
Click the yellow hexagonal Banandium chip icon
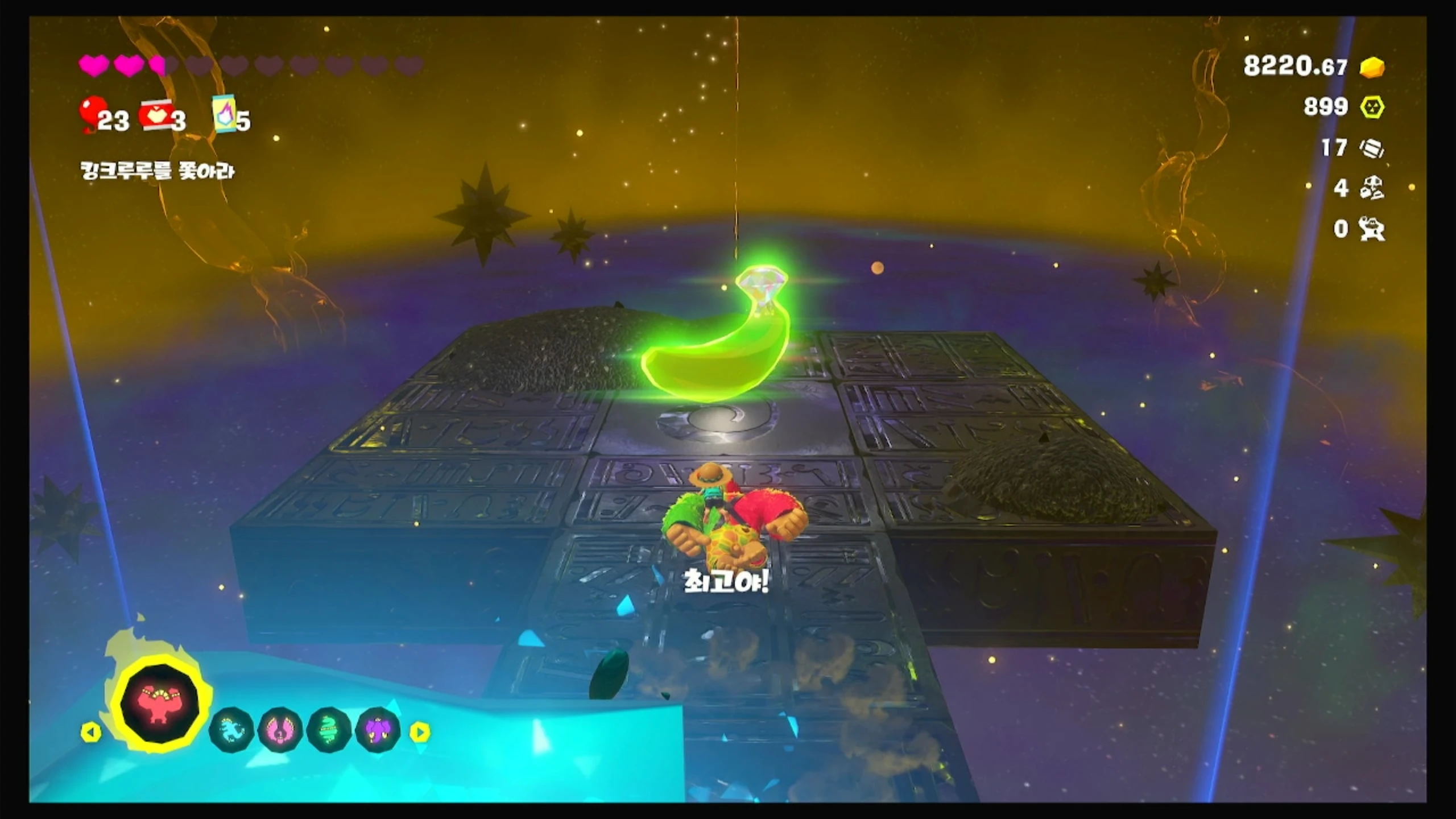coord(1372,107)
